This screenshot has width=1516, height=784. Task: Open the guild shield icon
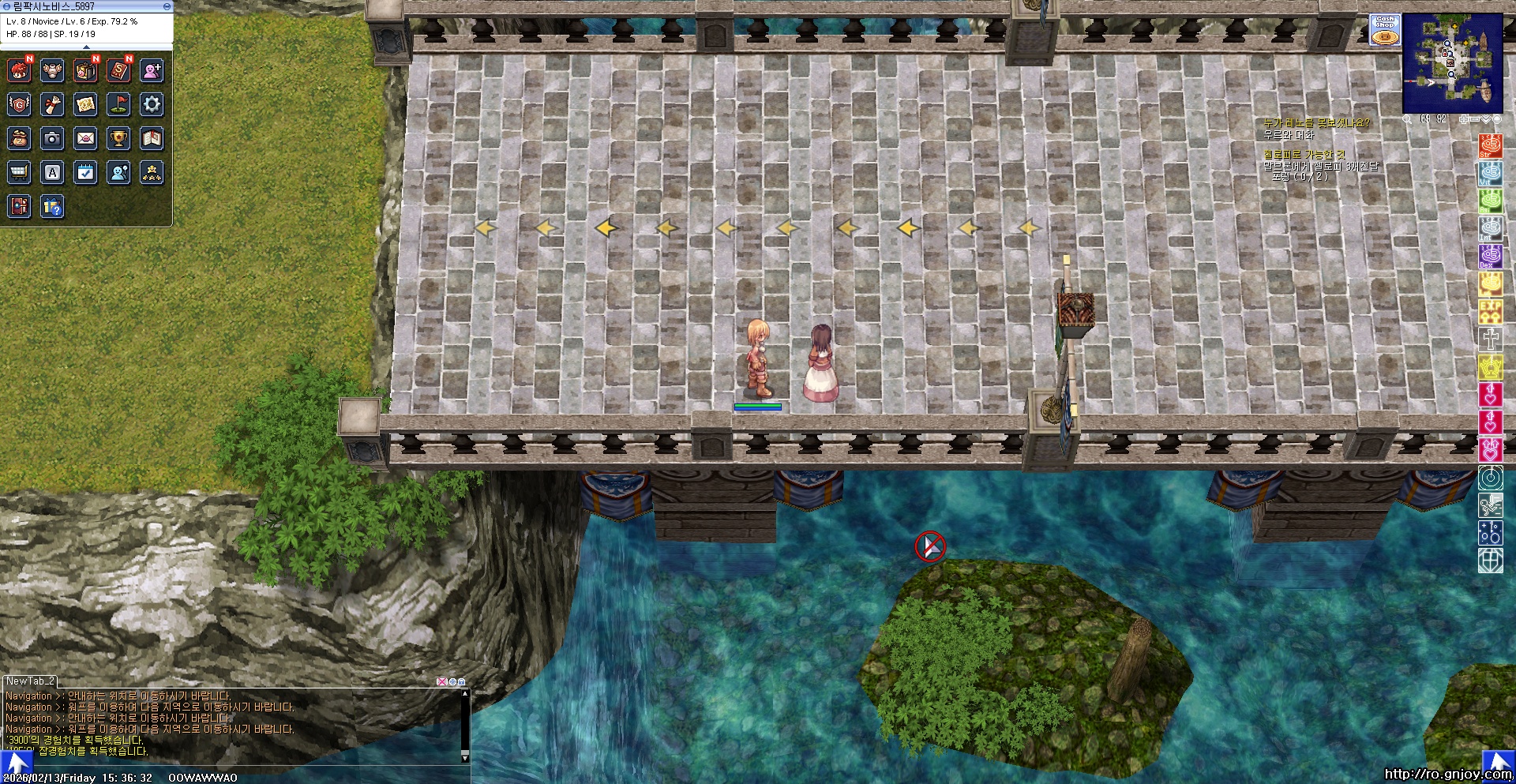point(19,103)
